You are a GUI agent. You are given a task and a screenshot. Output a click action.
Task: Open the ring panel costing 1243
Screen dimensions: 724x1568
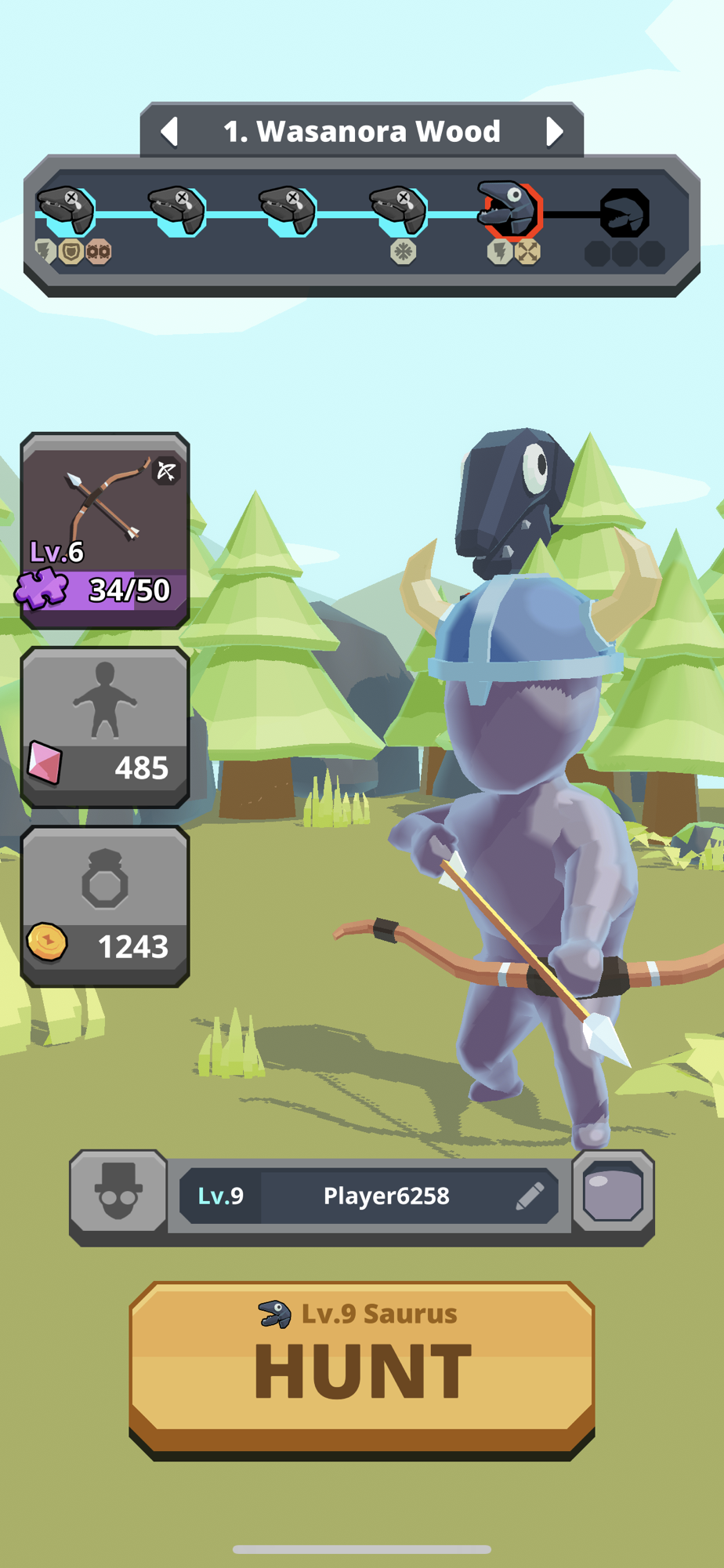coord(105,906)
